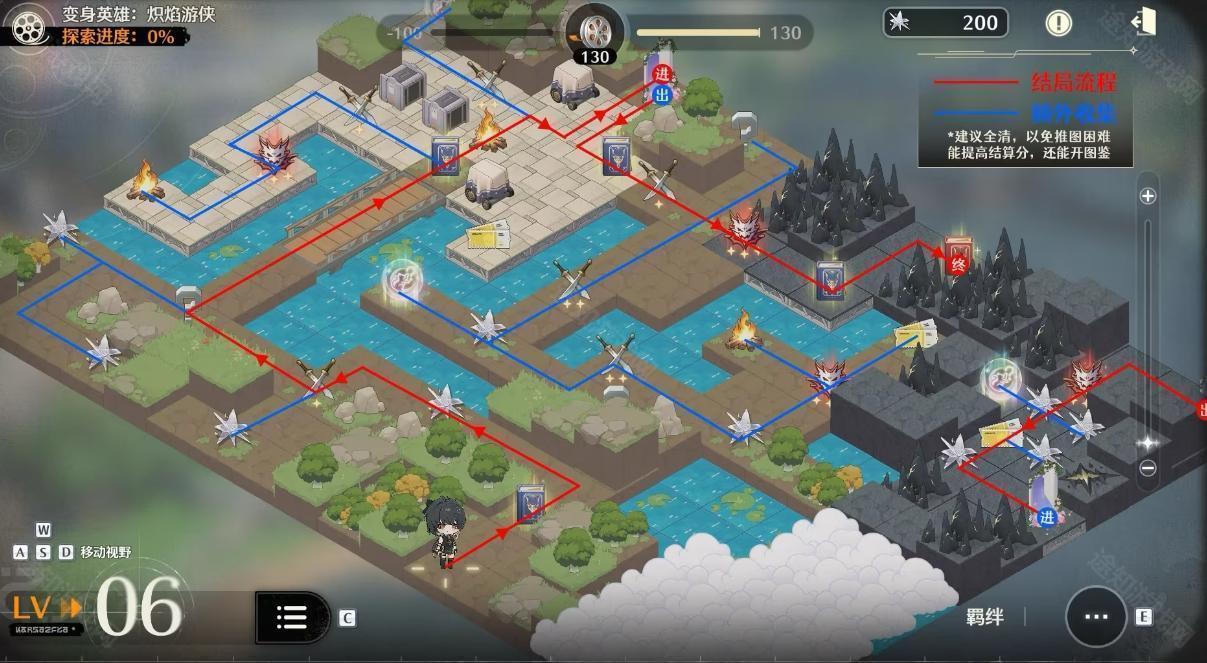Zoom in the map with plus button
Image resolution: width=1207 pixels, height=663 pixels.
pyautogui.click(x=1148, y=196)
